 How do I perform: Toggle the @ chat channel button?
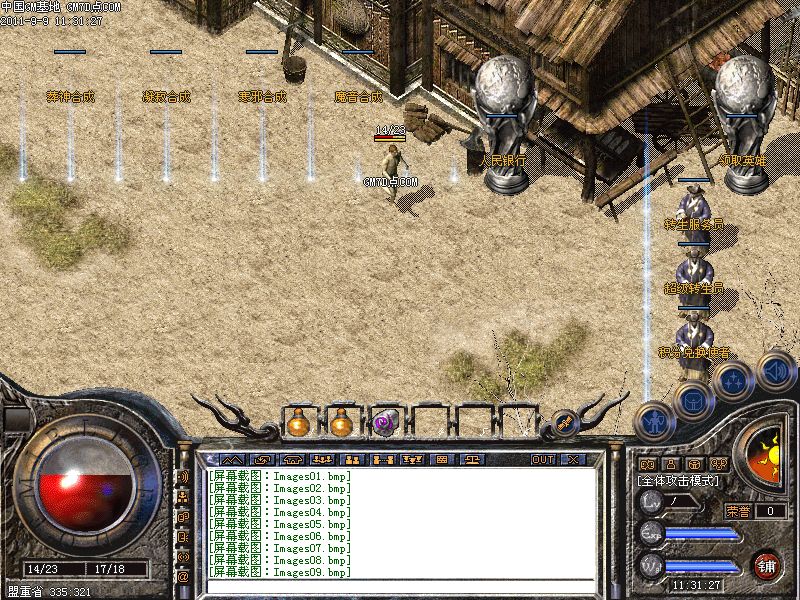pyautogui.click(x=183, y=577)
